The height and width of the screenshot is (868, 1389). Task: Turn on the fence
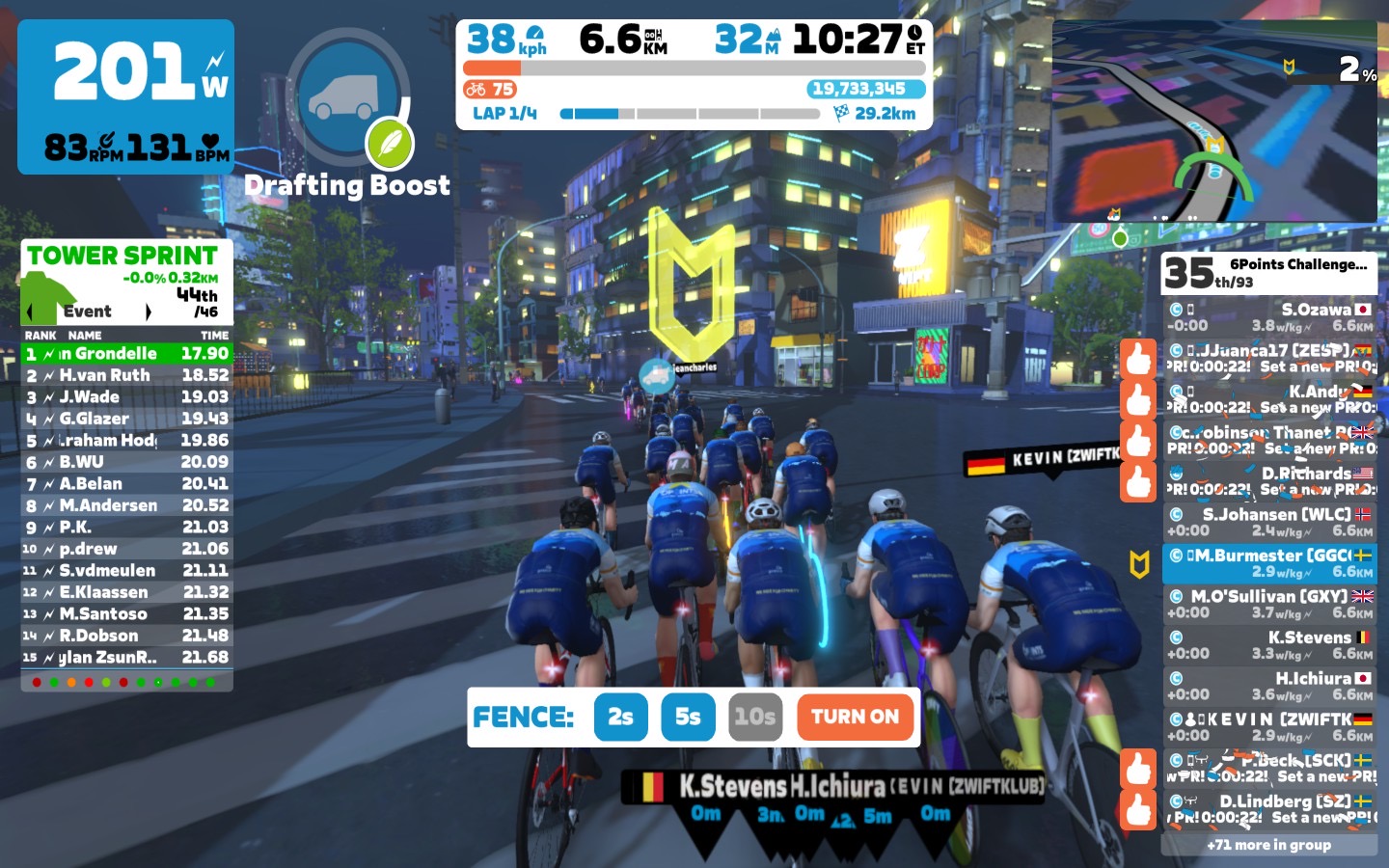coord(855,717)
